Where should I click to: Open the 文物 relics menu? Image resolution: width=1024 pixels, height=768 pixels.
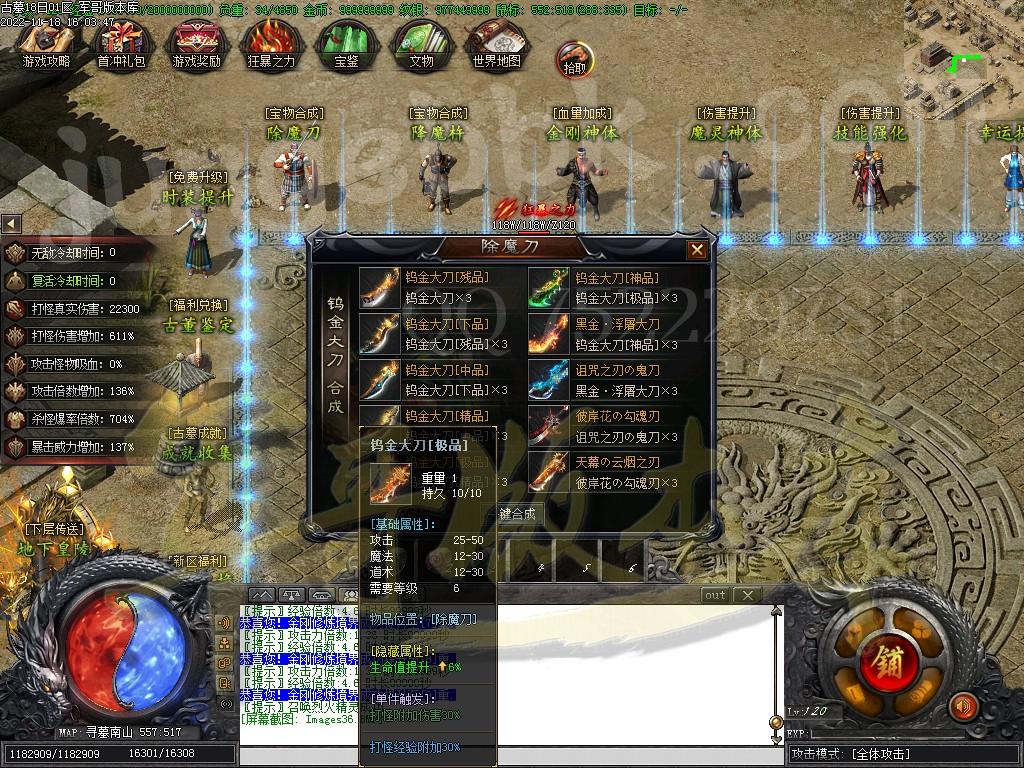421,44
